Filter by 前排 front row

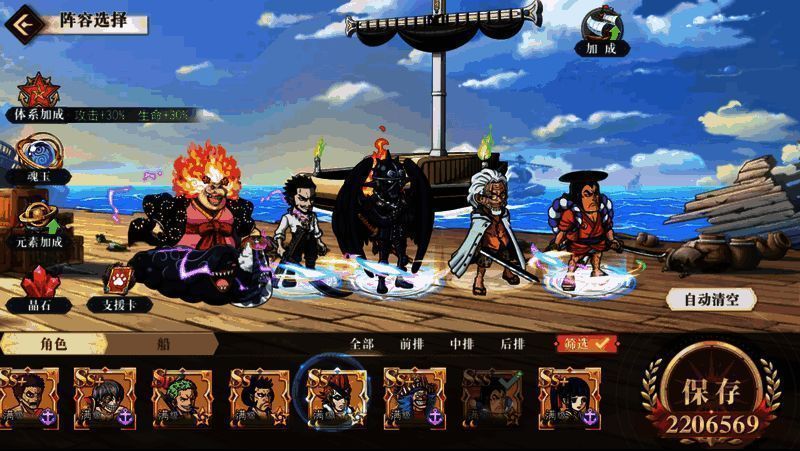click(x=411, y=344)
